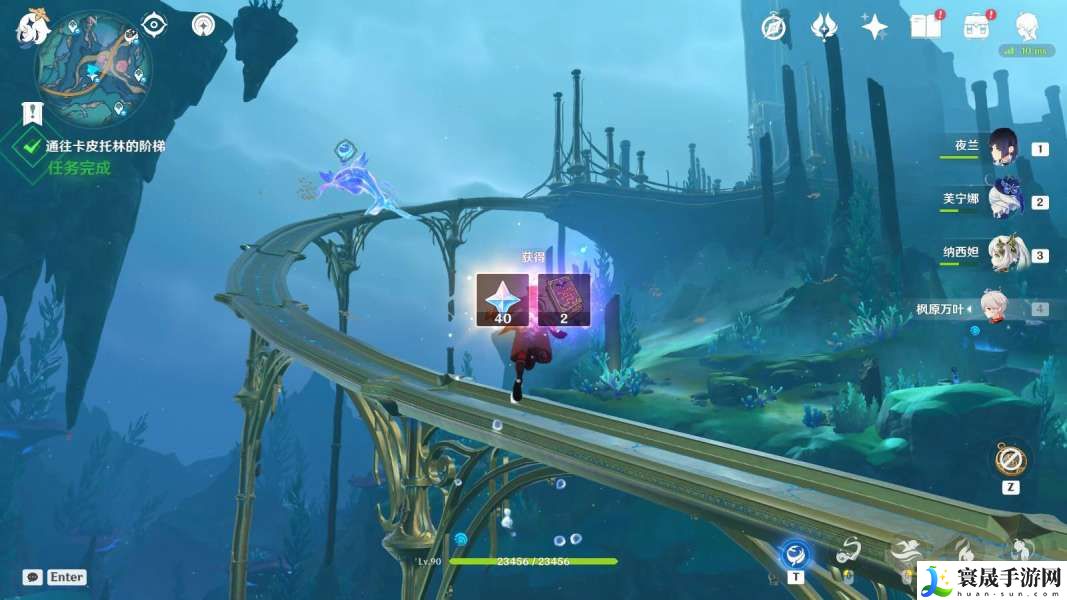Open the character head profile icon

1026,27
